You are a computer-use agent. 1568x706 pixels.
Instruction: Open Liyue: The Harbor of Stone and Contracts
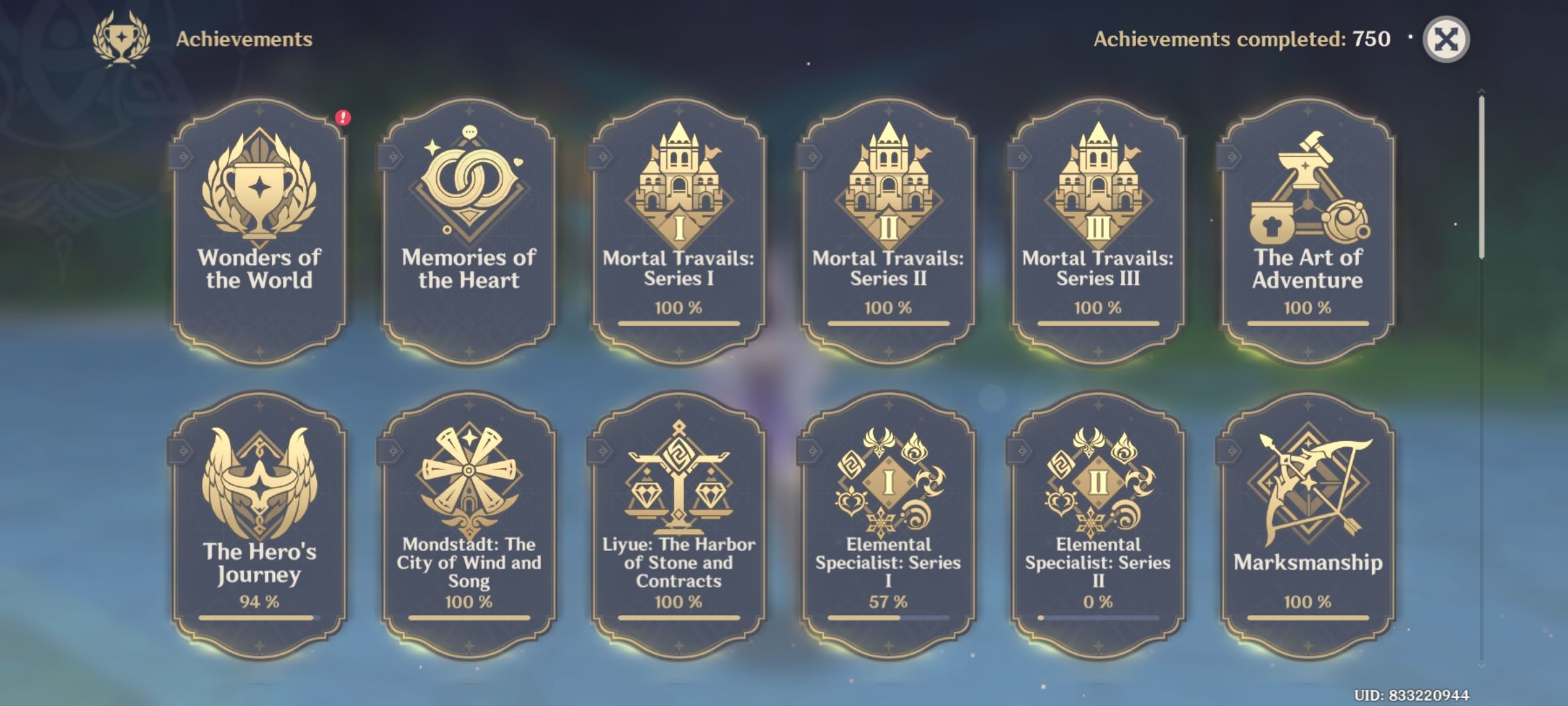coord(682,516)
